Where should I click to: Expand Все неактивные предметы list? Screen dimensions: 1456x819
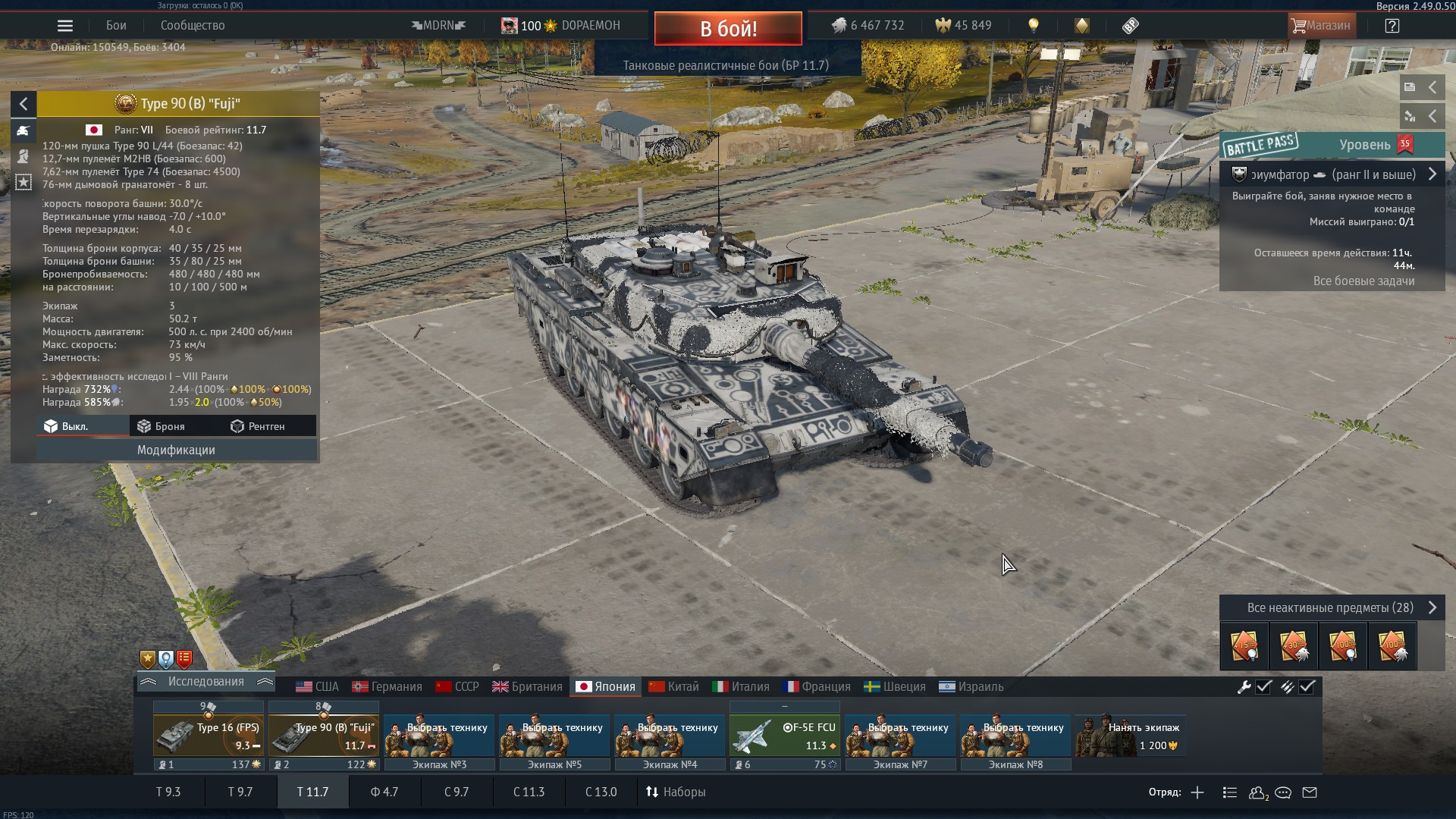point(1331,607)
